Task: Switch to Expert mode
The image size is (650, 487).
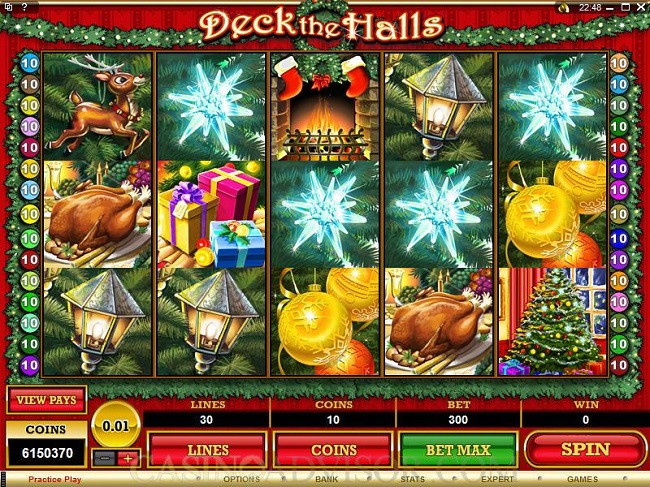Action: click(x=497, y=480)
